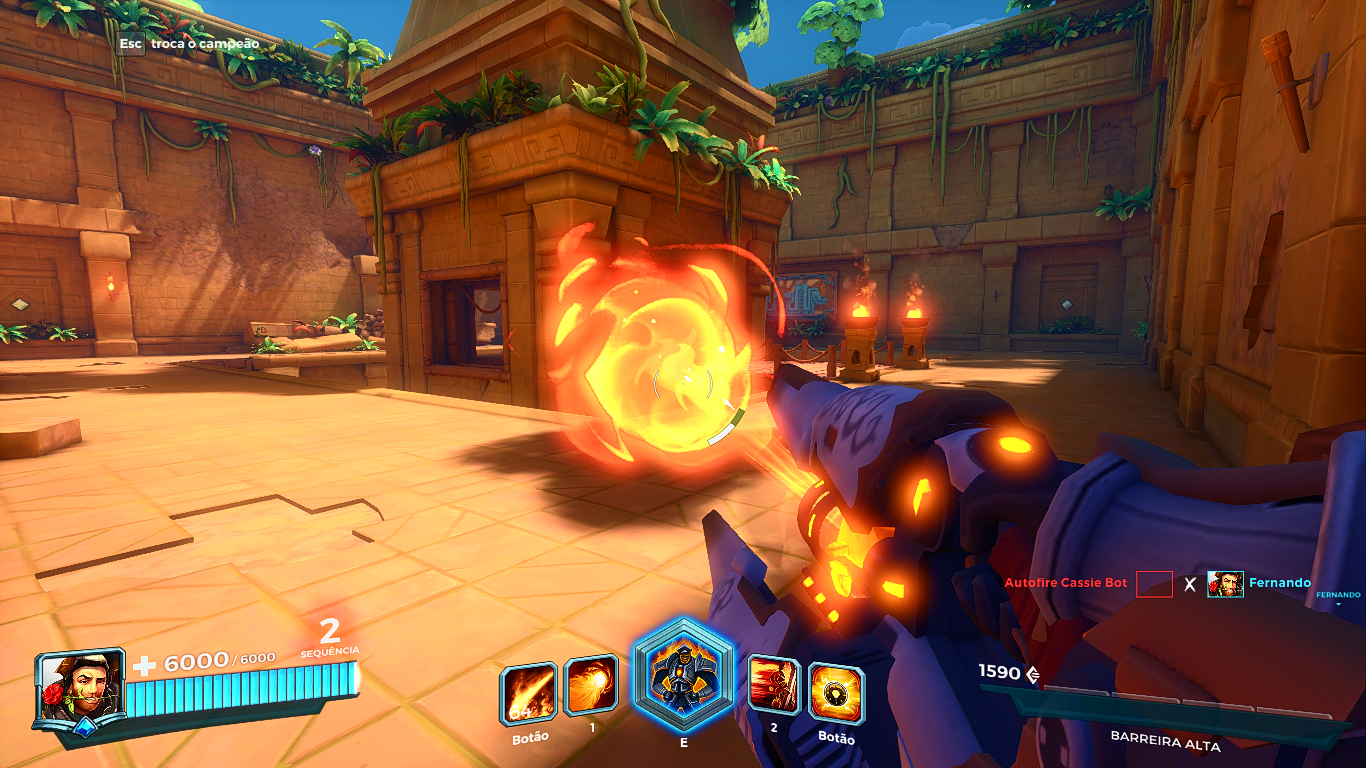Click the Autofire Cassie Bot name
The image size is (1366, 768).
tap(1065, 583)
